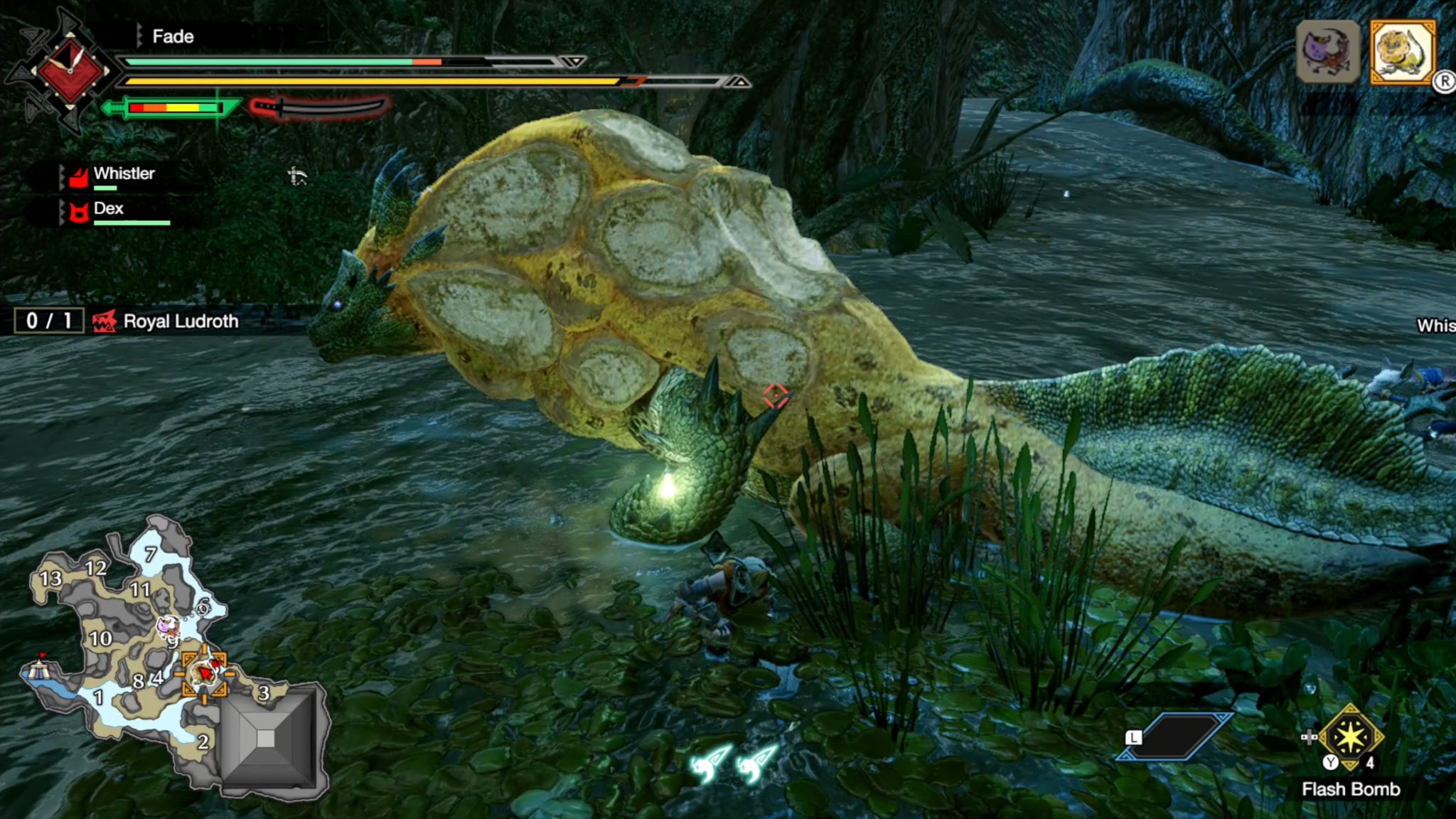Click the quest timer clock emblem
The width and height of the screenshot is (1456, 819).
(x=70, y=70)
